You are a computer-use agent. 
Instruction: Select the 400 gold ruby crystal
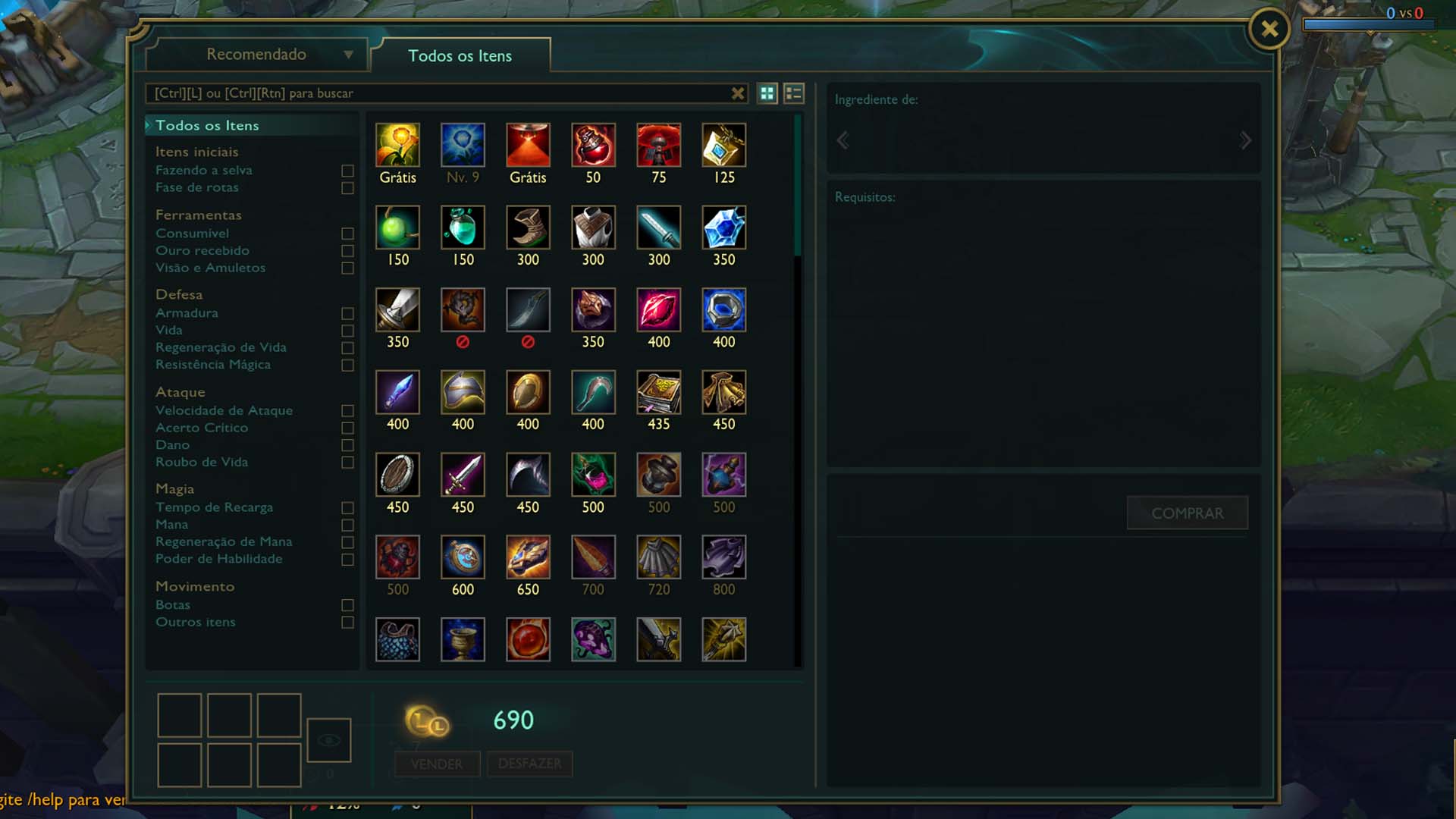[658, 310]
